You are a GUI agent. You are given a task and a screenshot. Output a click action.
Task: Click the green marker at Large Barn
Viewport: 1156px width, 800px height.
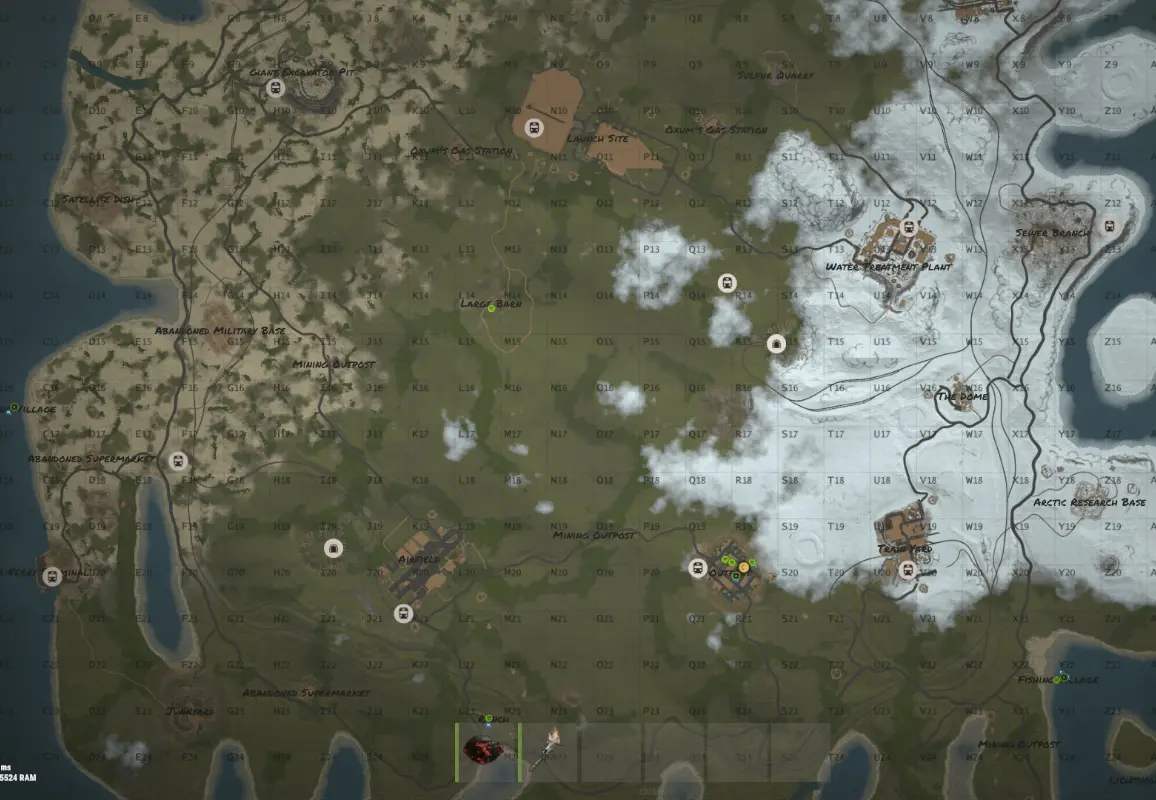[491, 308]
